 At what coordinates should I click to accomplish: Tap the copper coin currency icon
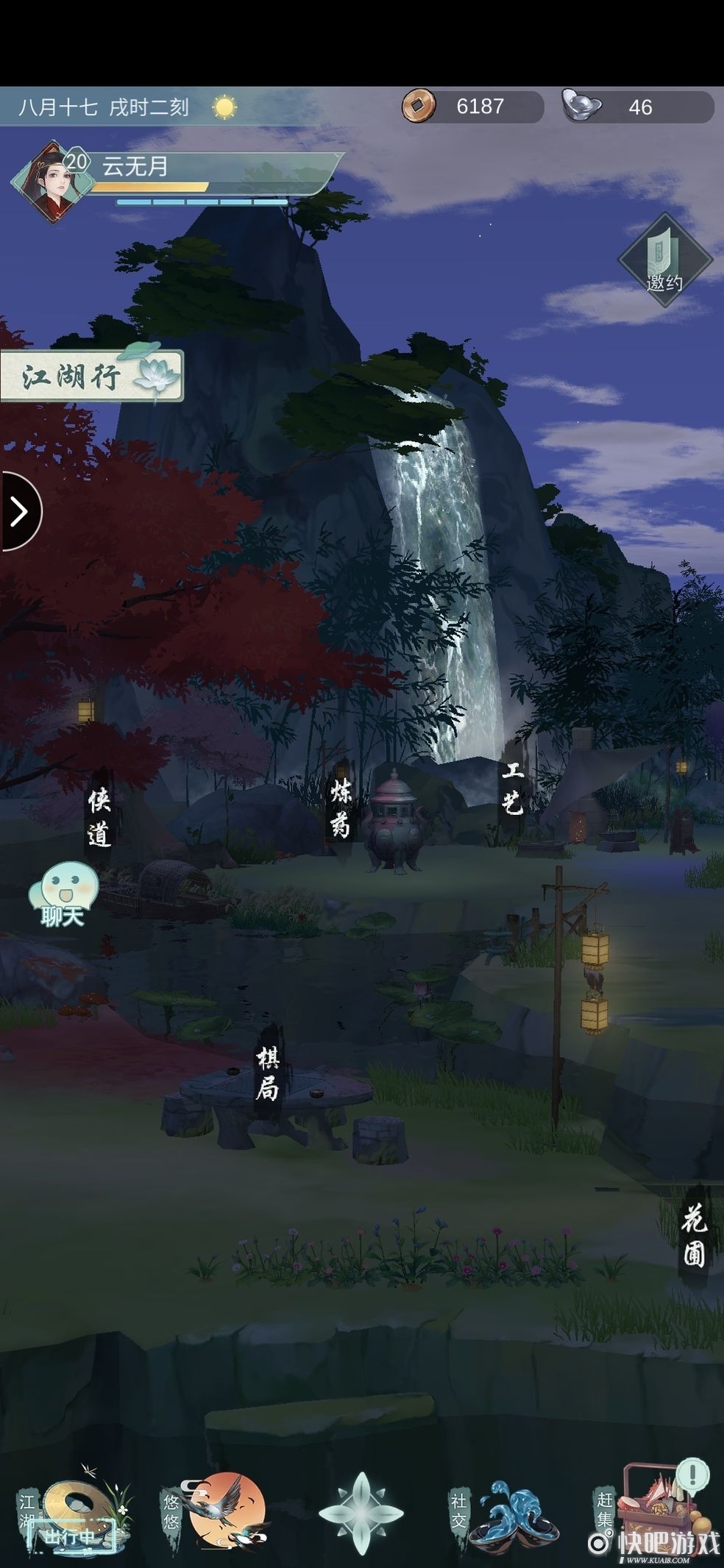(418, 107)
